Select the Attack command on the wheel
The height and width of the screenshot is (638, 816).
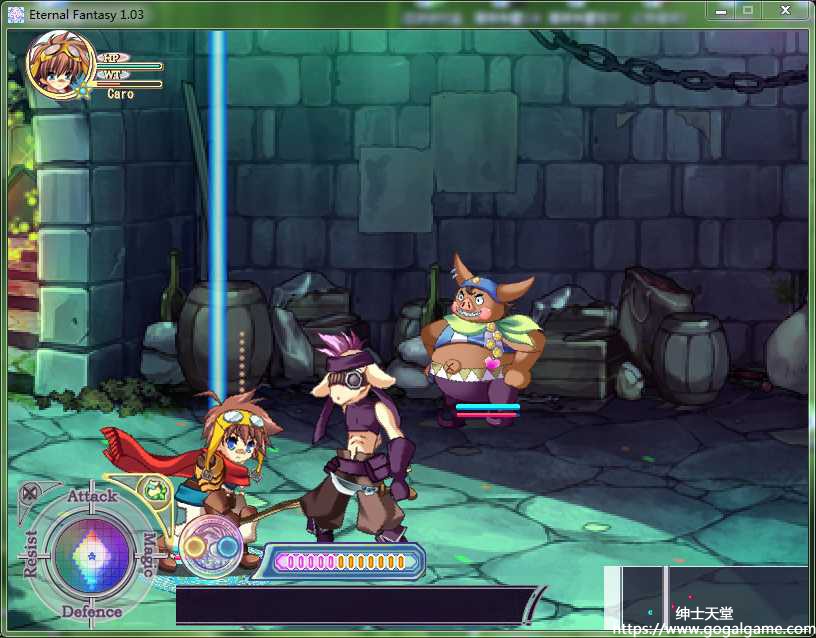tap(92, 496)
